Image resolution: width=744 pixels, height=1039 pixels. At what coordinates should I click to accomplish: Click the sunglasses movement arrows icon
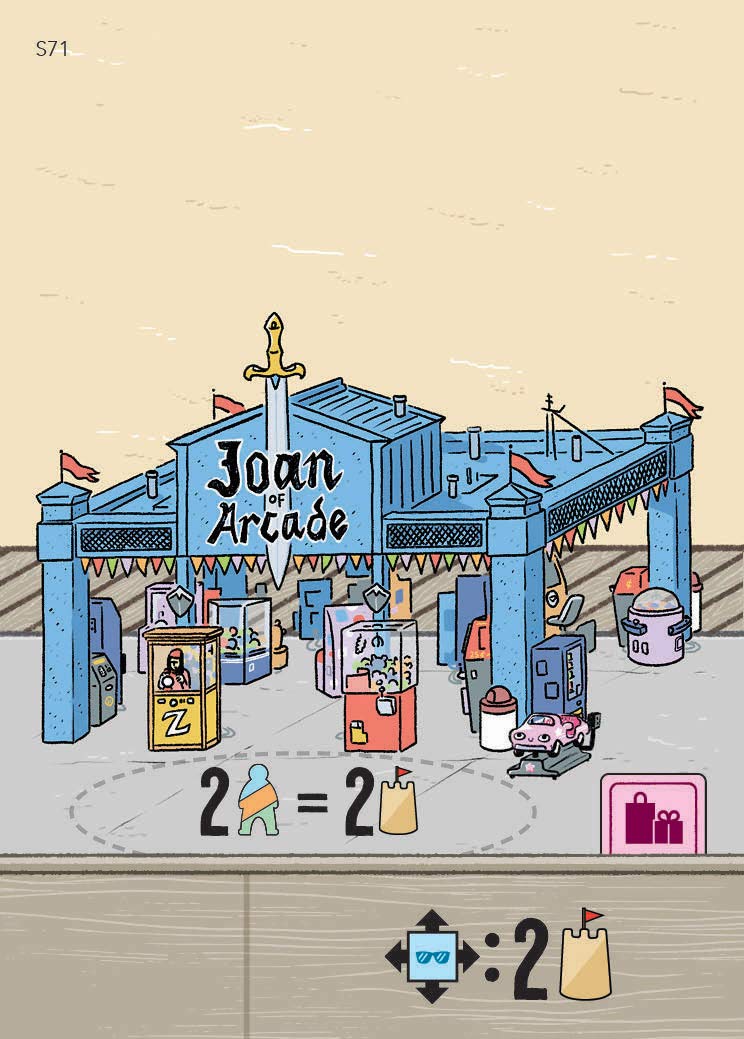tap(432, 957)
